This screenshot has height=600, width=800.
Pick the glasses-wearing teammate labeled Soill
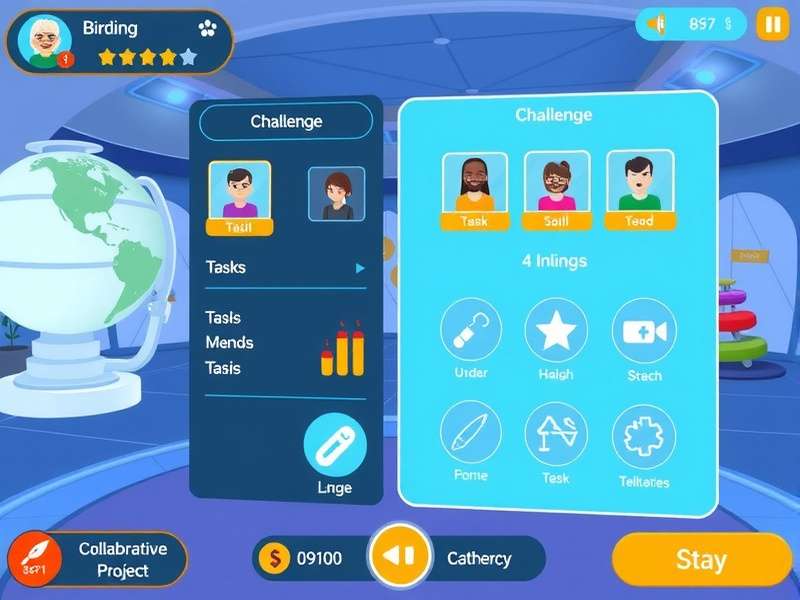tap(556, 185)
